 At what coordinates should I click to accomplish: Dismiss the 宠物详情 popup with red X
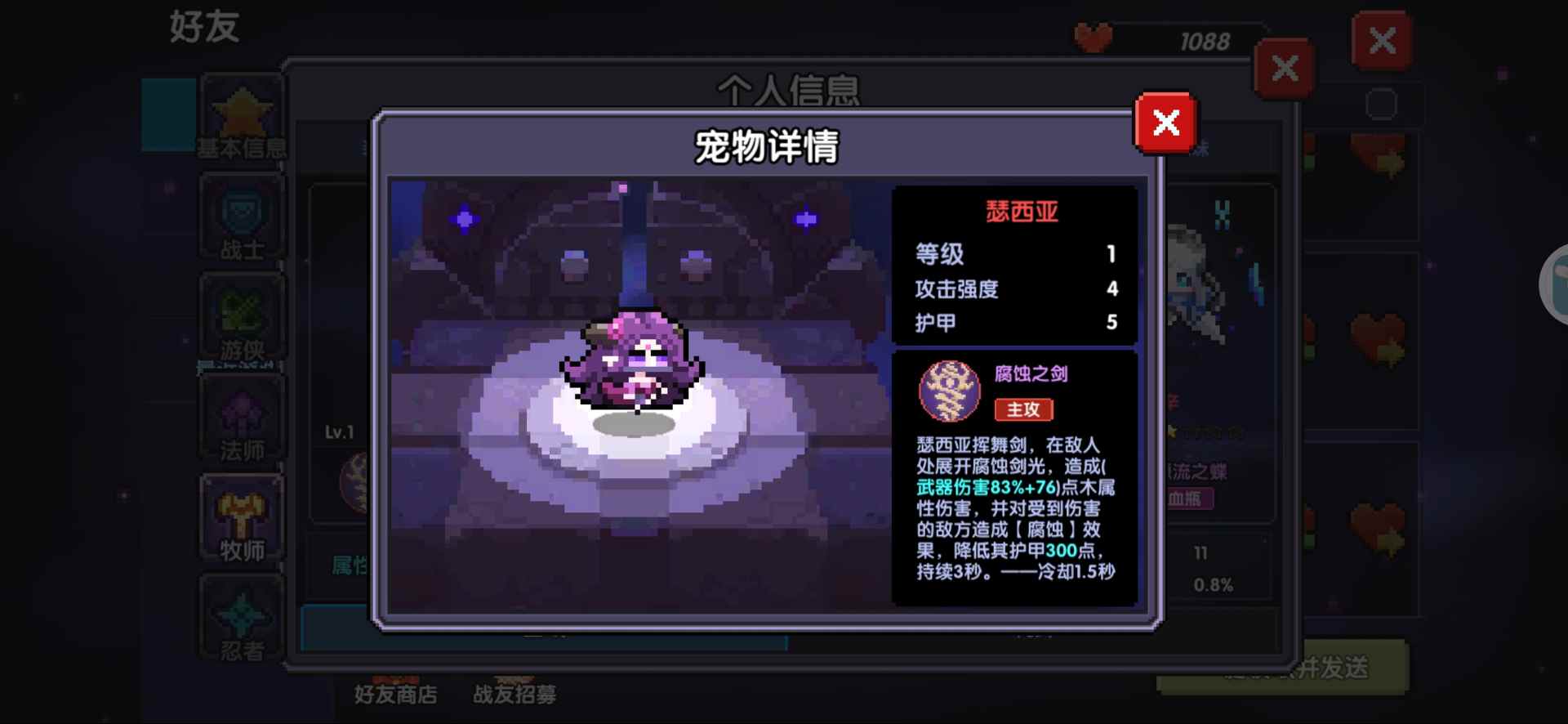point(1165,123)
